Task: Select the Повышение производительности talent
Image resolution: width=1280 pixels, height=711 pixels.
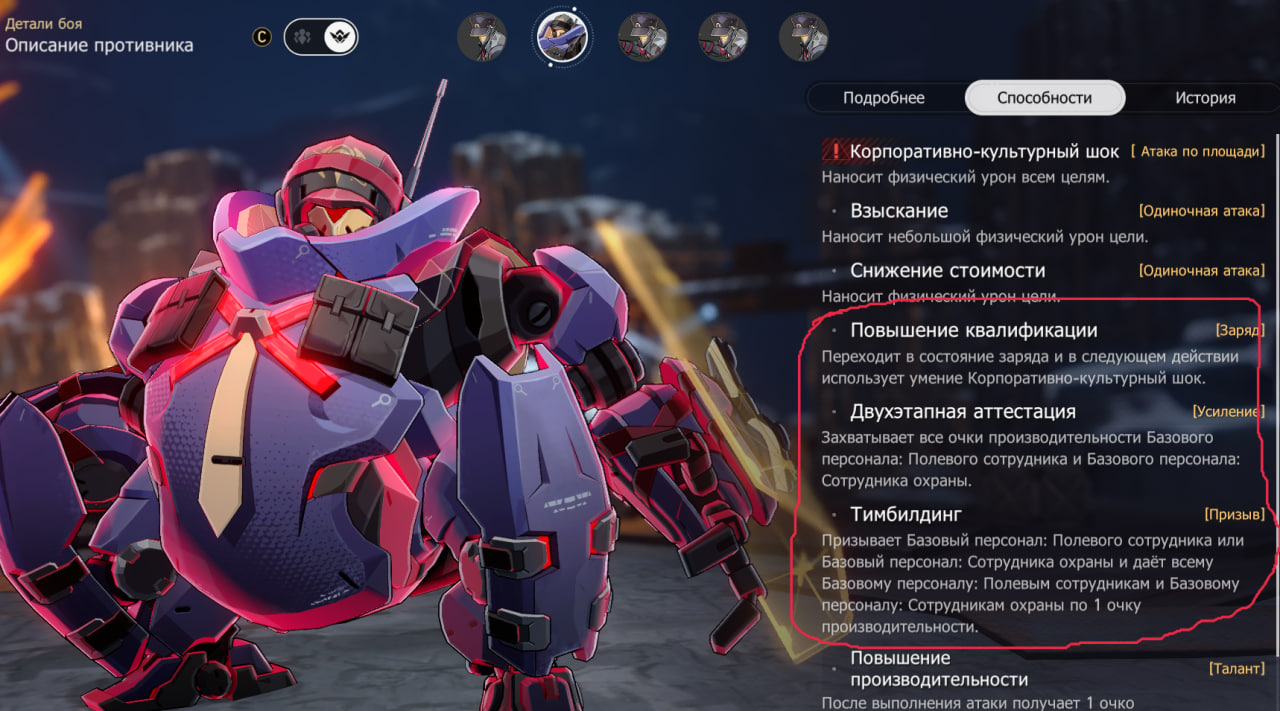Action: 938,668
